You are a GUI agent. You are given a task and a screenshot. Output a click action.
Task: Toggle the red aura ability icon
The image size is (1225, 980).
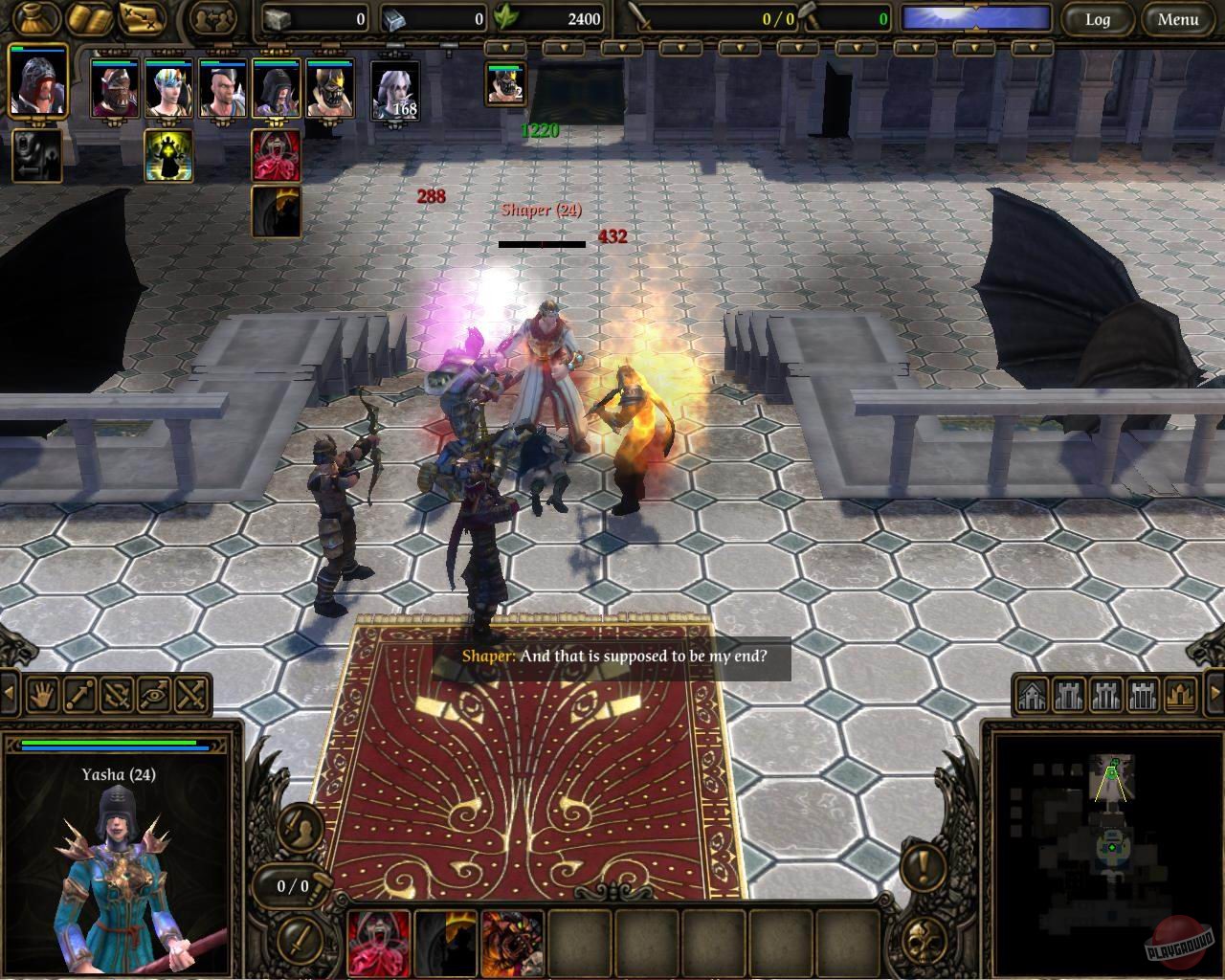point(276,157)
